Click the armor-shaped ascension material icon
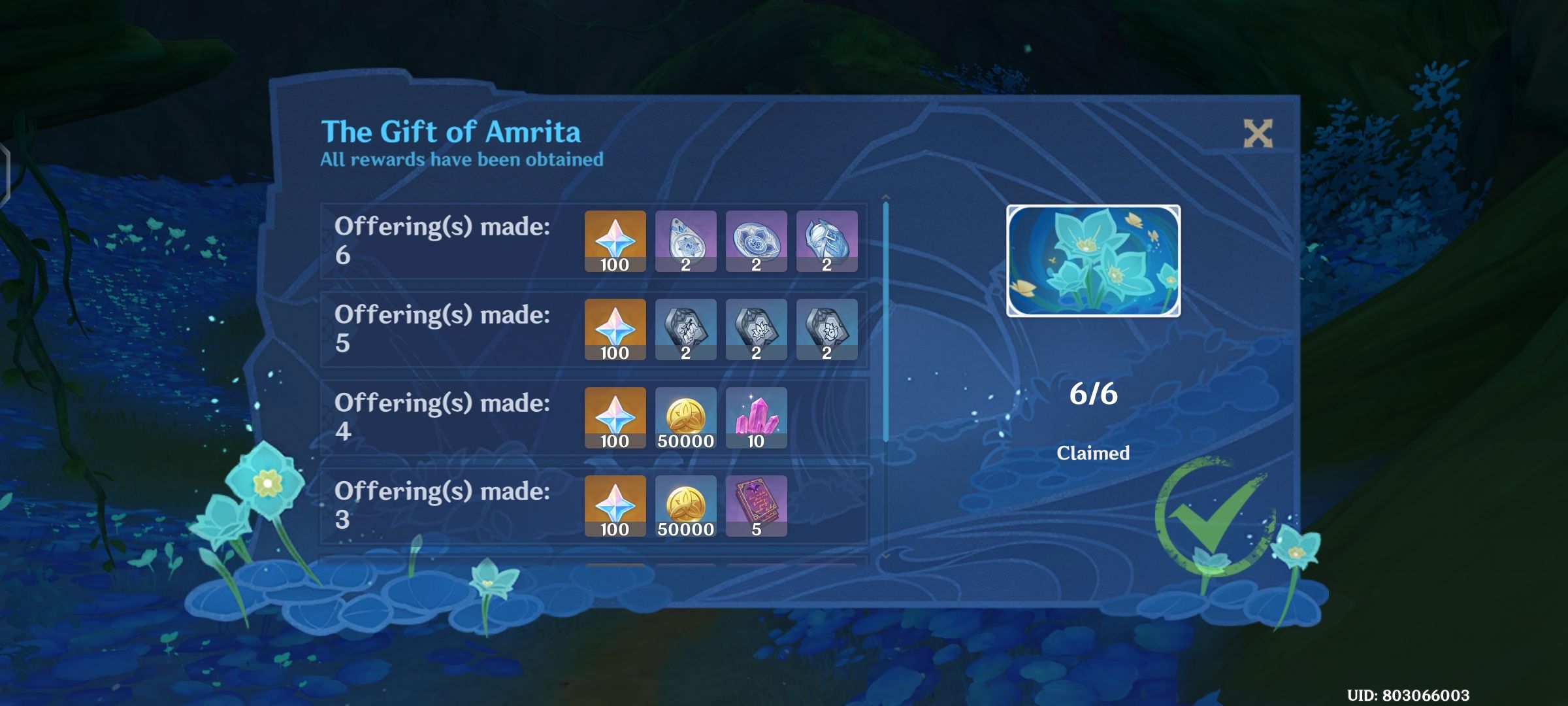This screenshot has width=1568, height=706. (x=827, y=242)
